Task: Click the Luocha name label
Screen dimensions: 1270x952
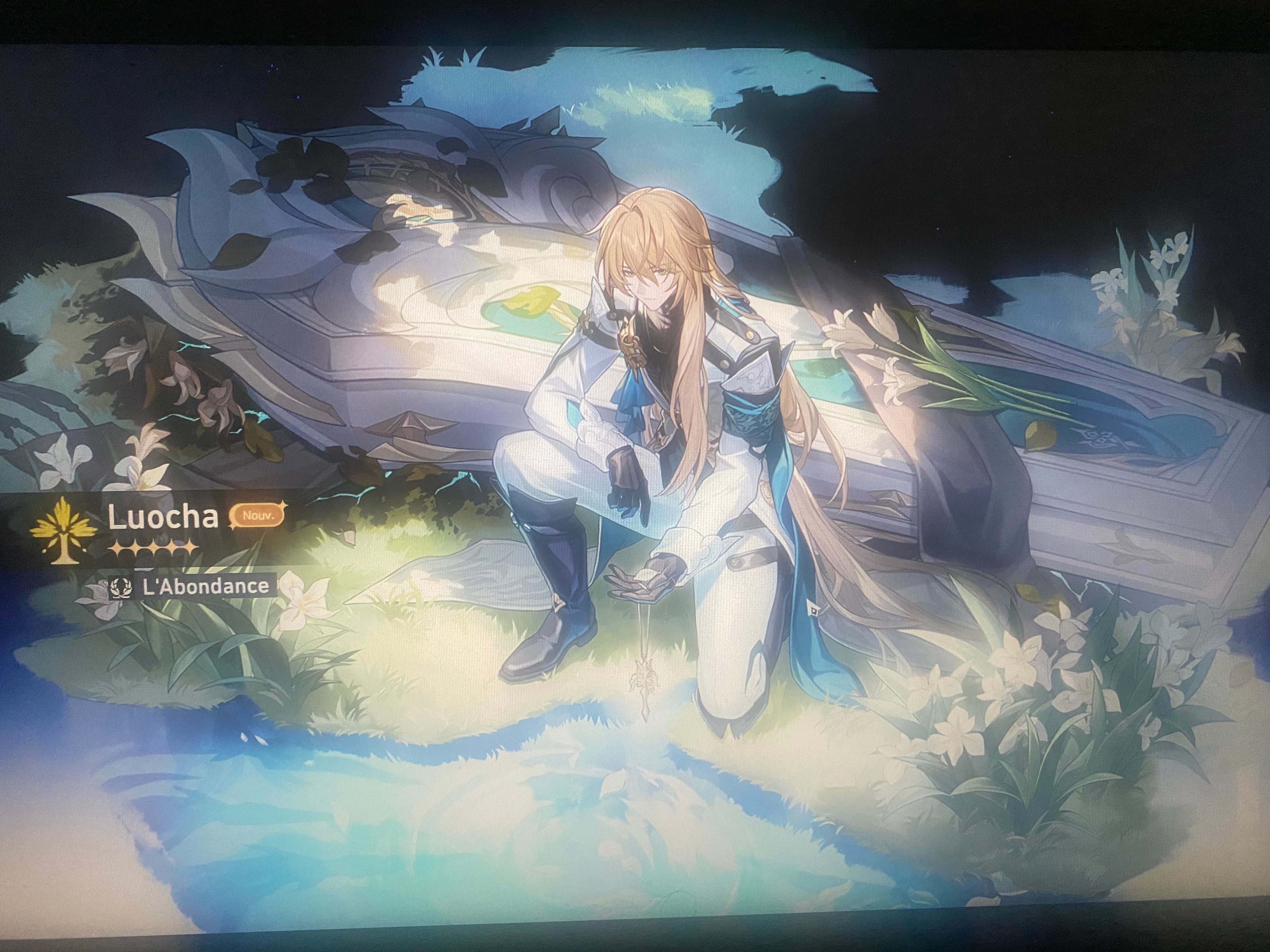Action: coord(163,515)
